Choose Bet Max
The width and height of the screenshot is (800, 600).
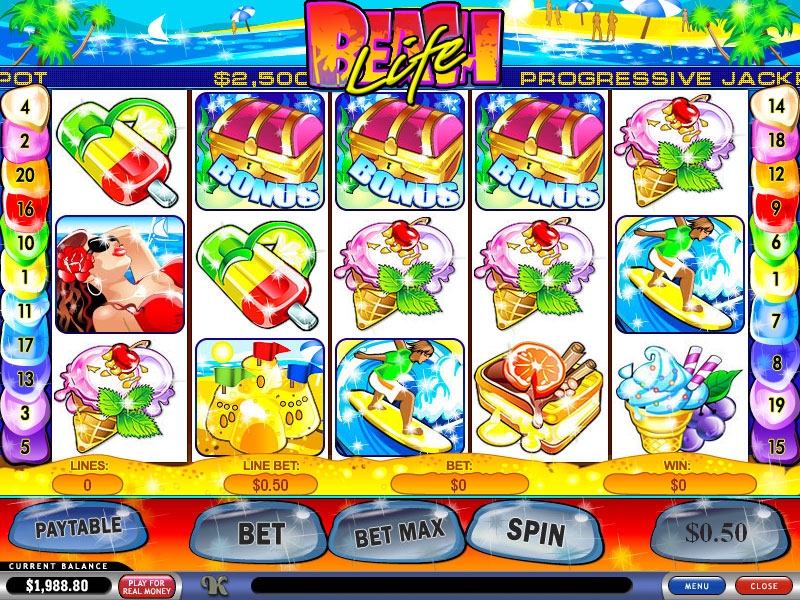[x=399, y=534]
